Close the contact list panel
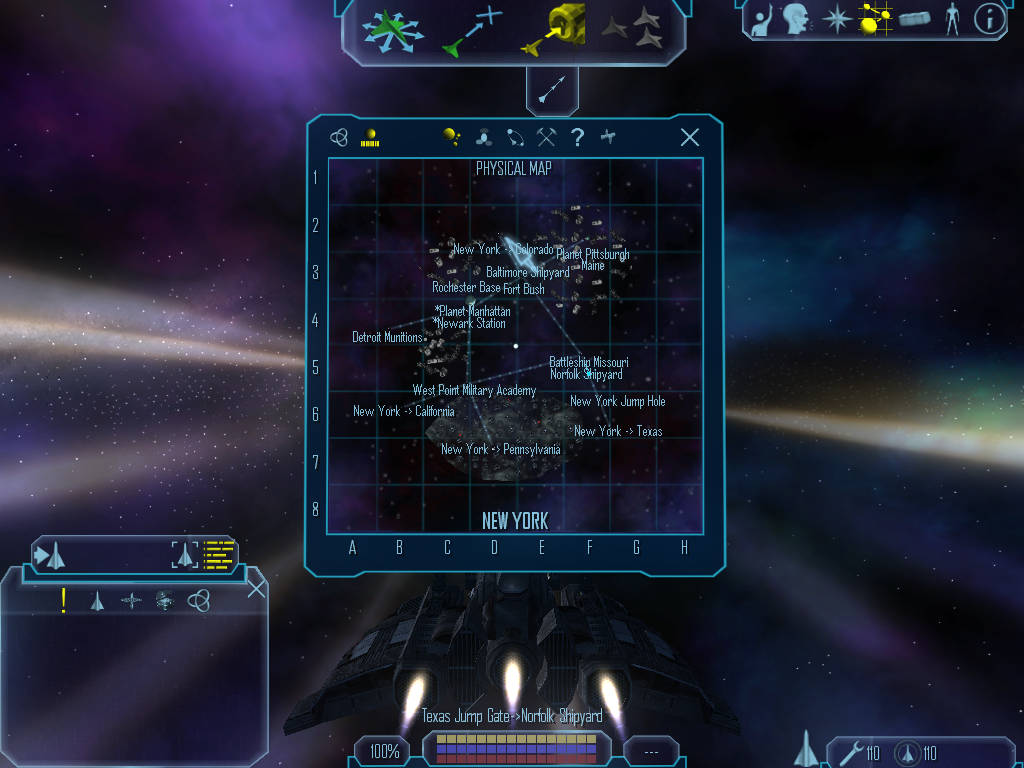This screenshot has width=1024, height=768. 256,587
